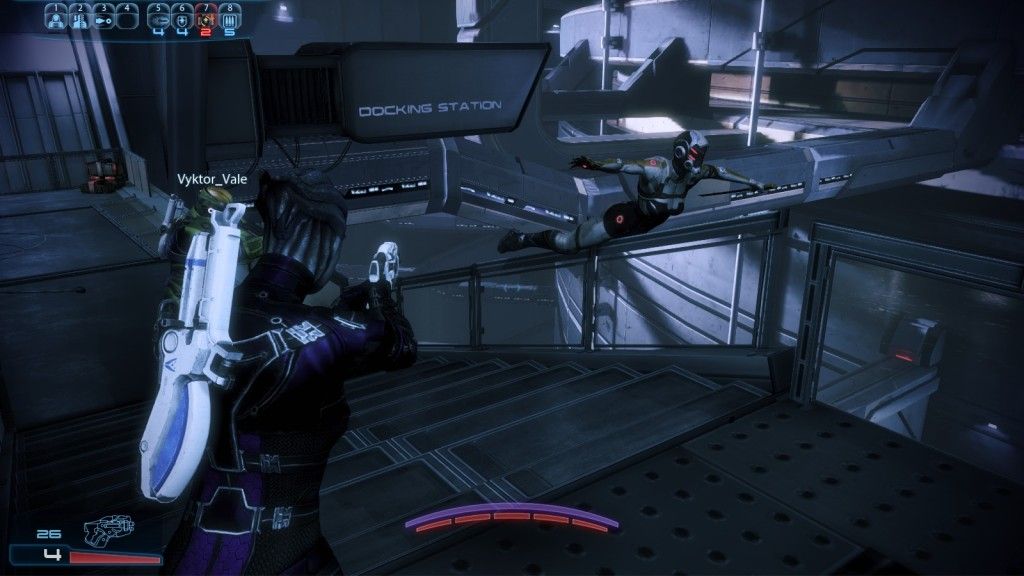Select the red highlighted consumable in slot 7
The image size is (1024, 576).
[206, 18]
